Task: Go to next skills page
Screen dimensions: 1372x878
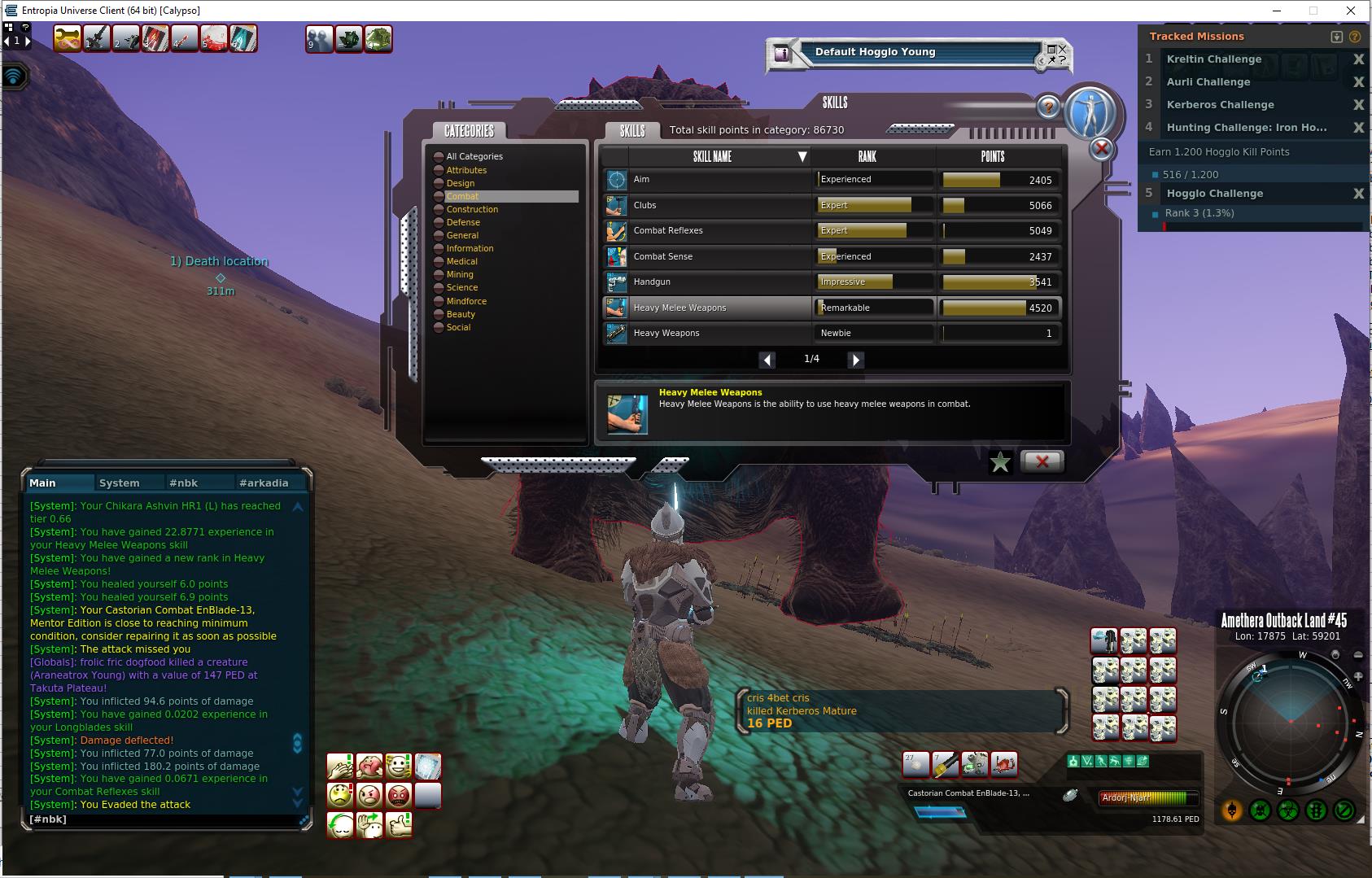Action: click(x=855, y=360)
